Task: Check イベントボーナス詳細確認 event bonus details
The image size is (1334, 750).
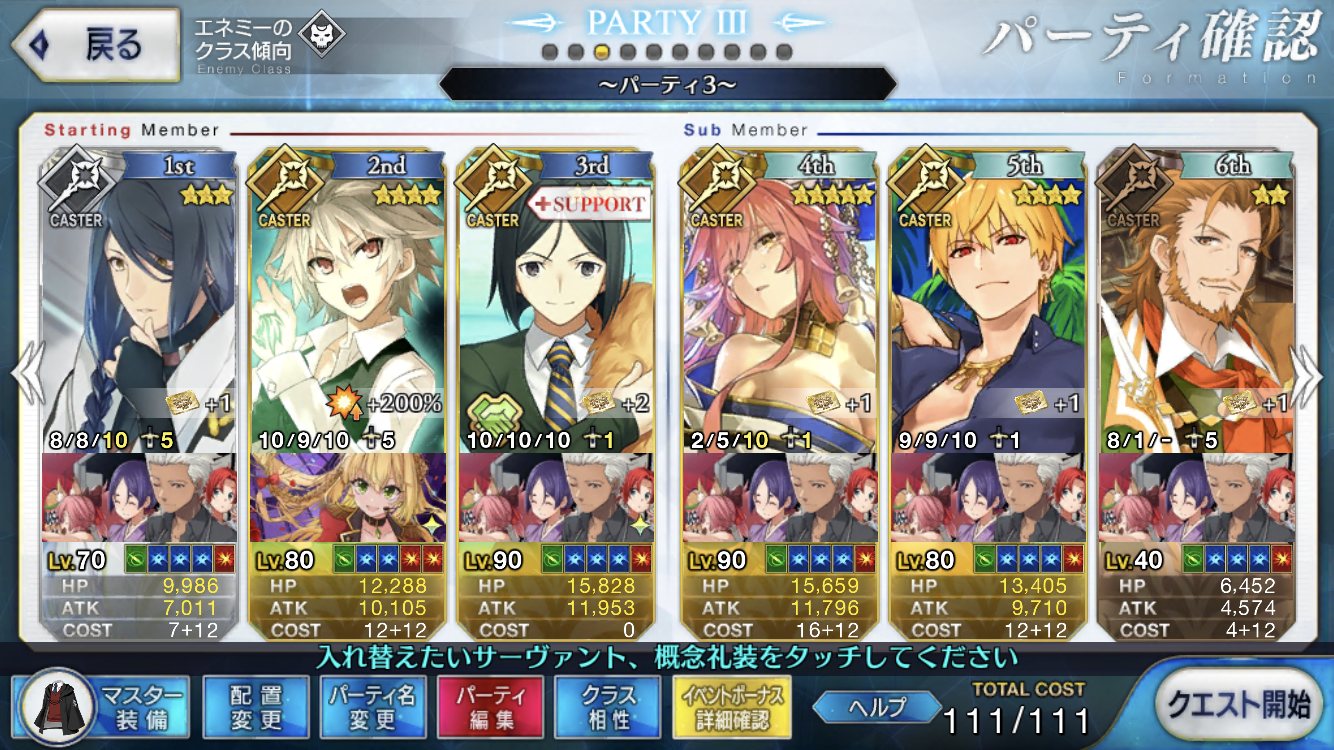Action: point(734,708)
